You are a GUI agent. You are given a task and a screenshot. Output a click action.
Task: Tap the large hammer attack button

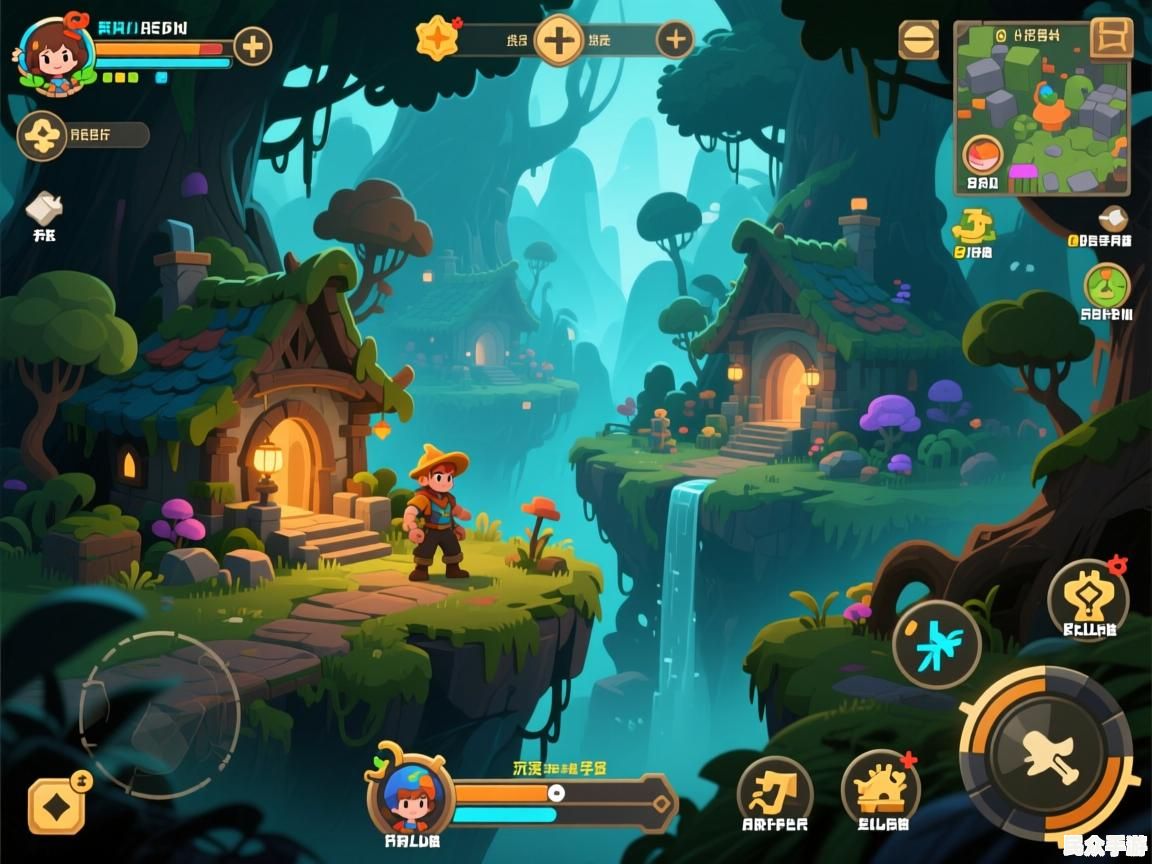click(x=1047, y=754)
